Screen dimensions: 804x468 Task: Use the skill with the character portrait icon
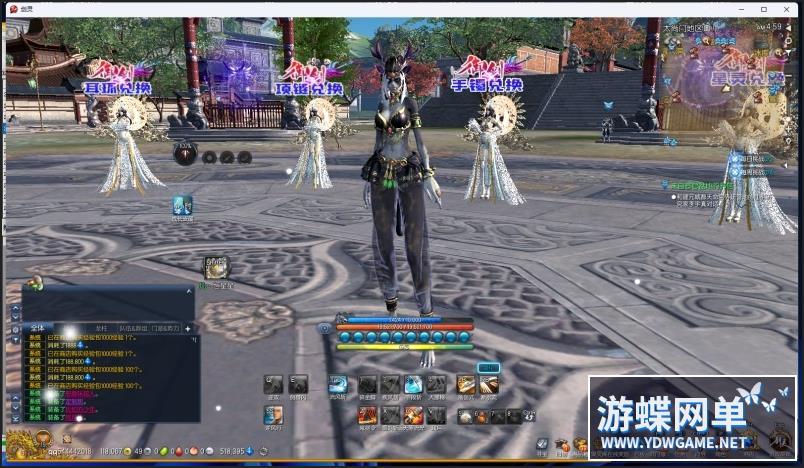[x=273, y=414]
